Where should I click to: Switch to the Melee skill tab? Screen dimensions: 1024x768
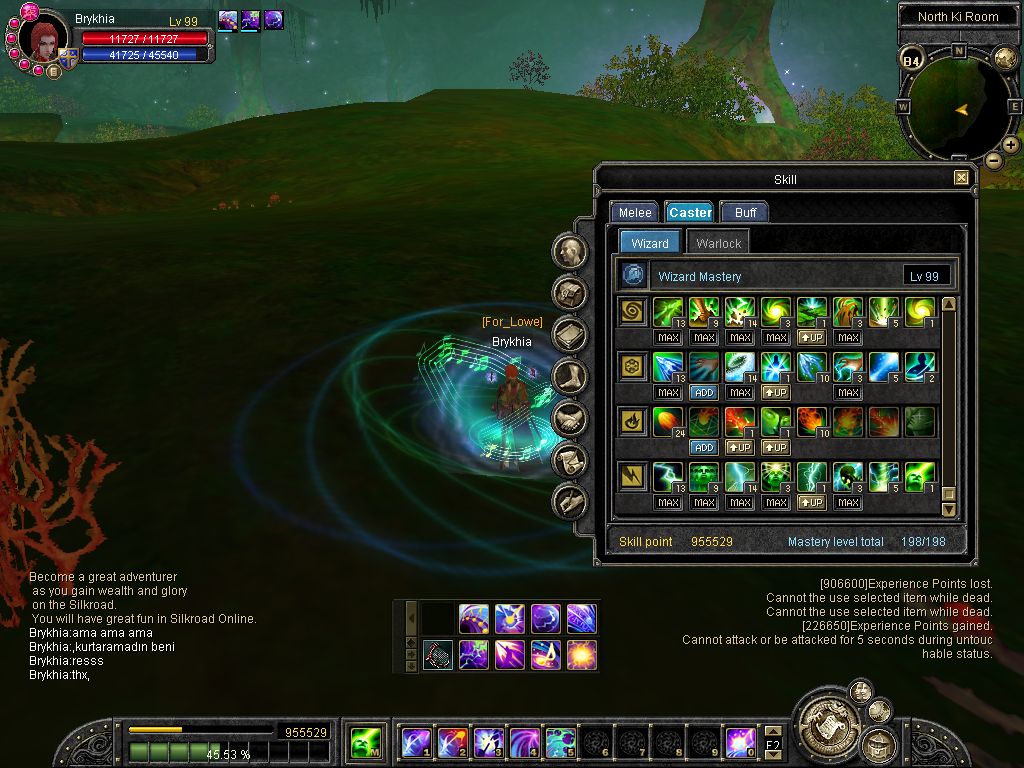pos(635,212)
